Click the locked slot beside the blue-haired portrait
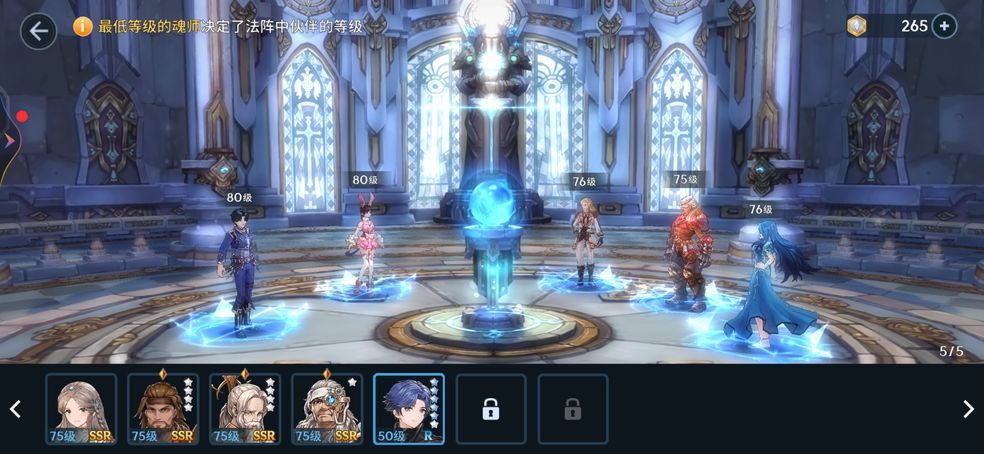 491,409
